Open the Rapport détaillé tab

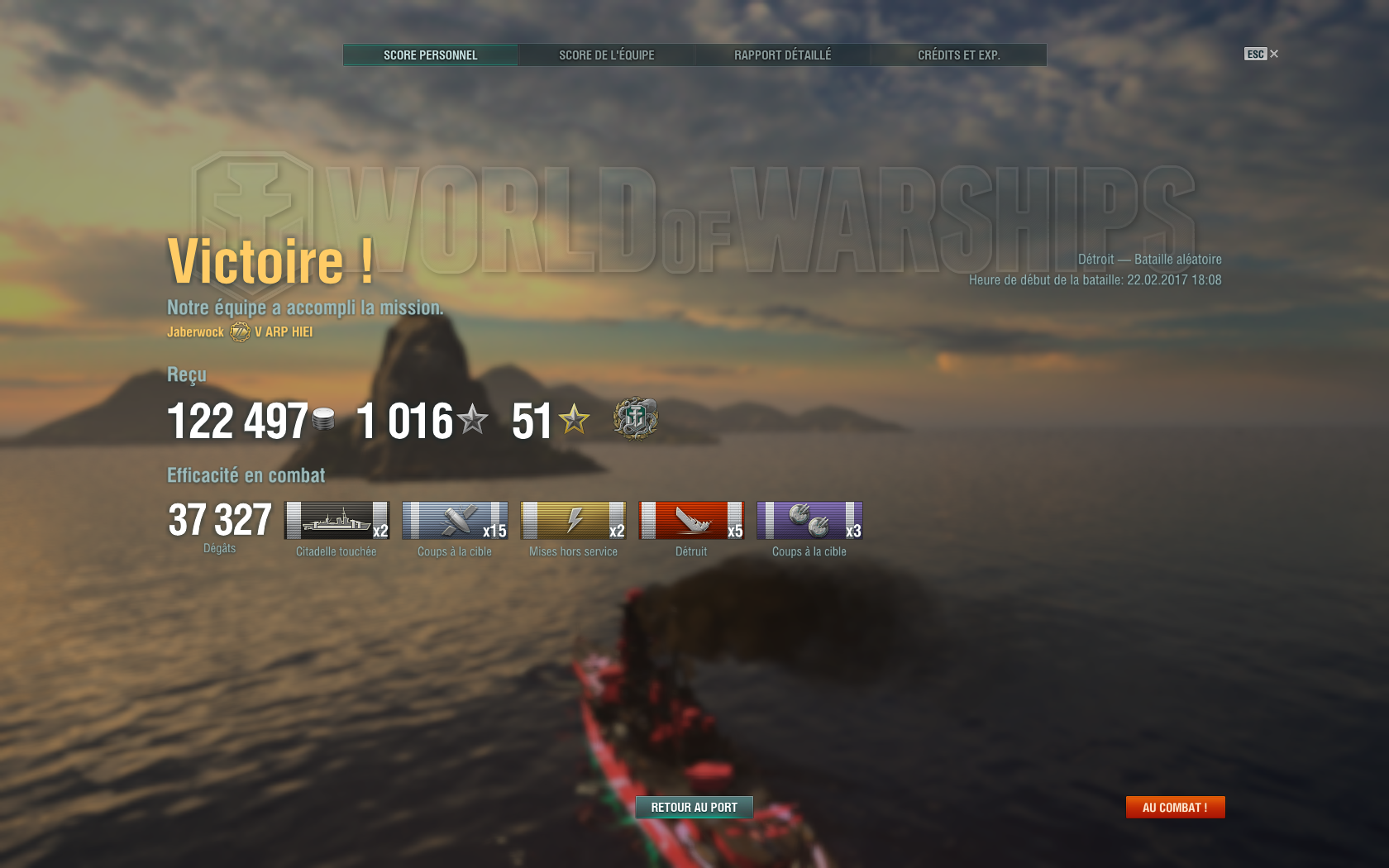point(782,55)
